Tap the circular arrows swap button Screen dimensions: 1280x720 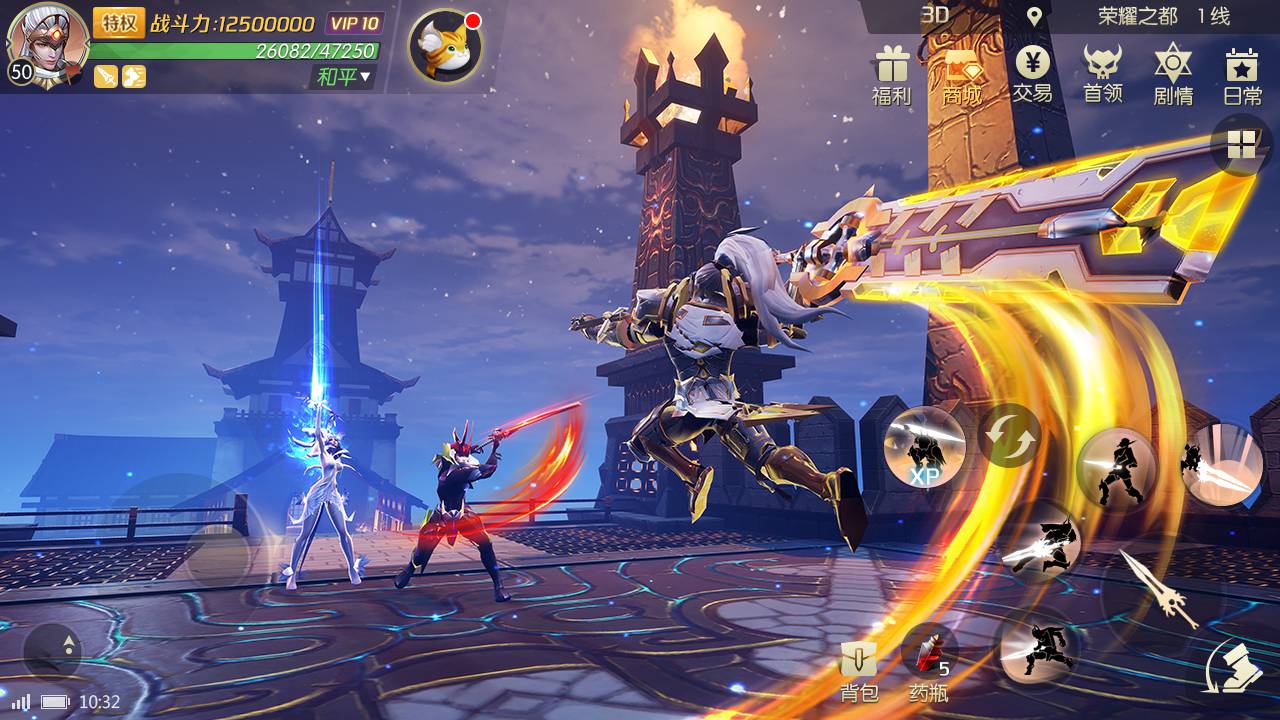[1009, 435]
